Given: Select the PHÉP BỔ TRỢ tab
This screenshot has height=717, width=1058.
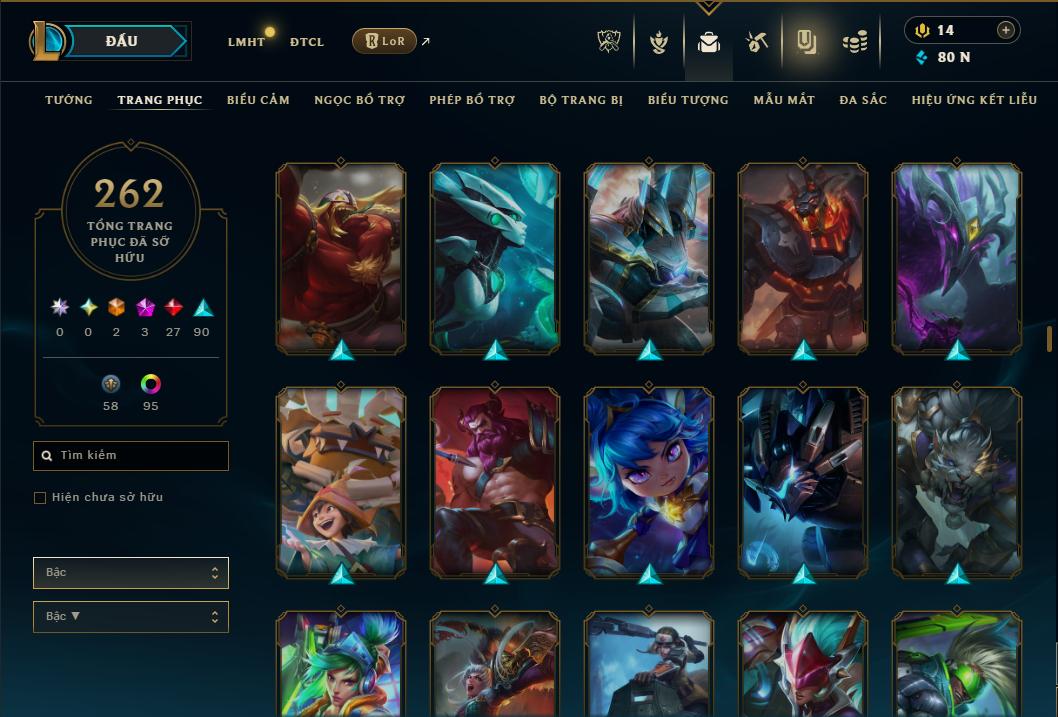Looking at the screenshot, I should [472, 100].
